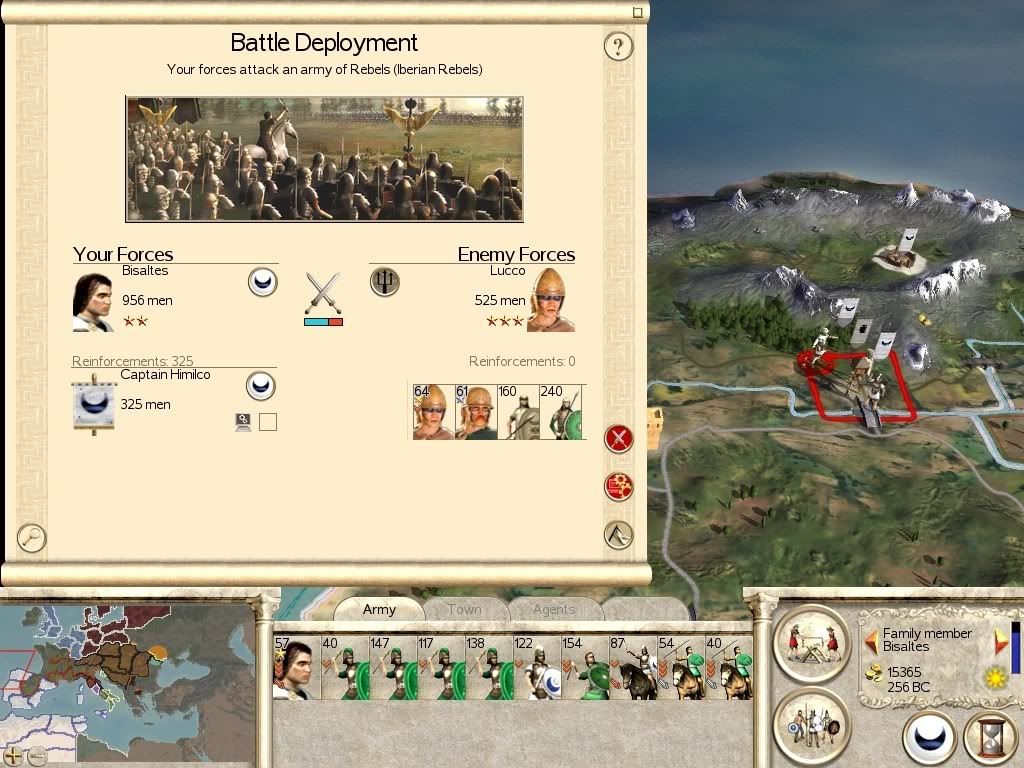The height and width of the screenshot is (768, 1024).
Task: Withdraw from the battle
Action: coord(619,535)
